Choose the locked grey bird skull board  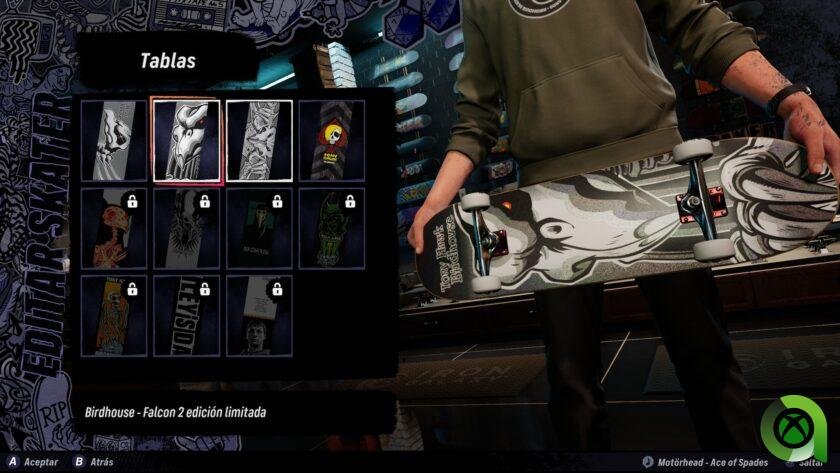tap(186, 228)
